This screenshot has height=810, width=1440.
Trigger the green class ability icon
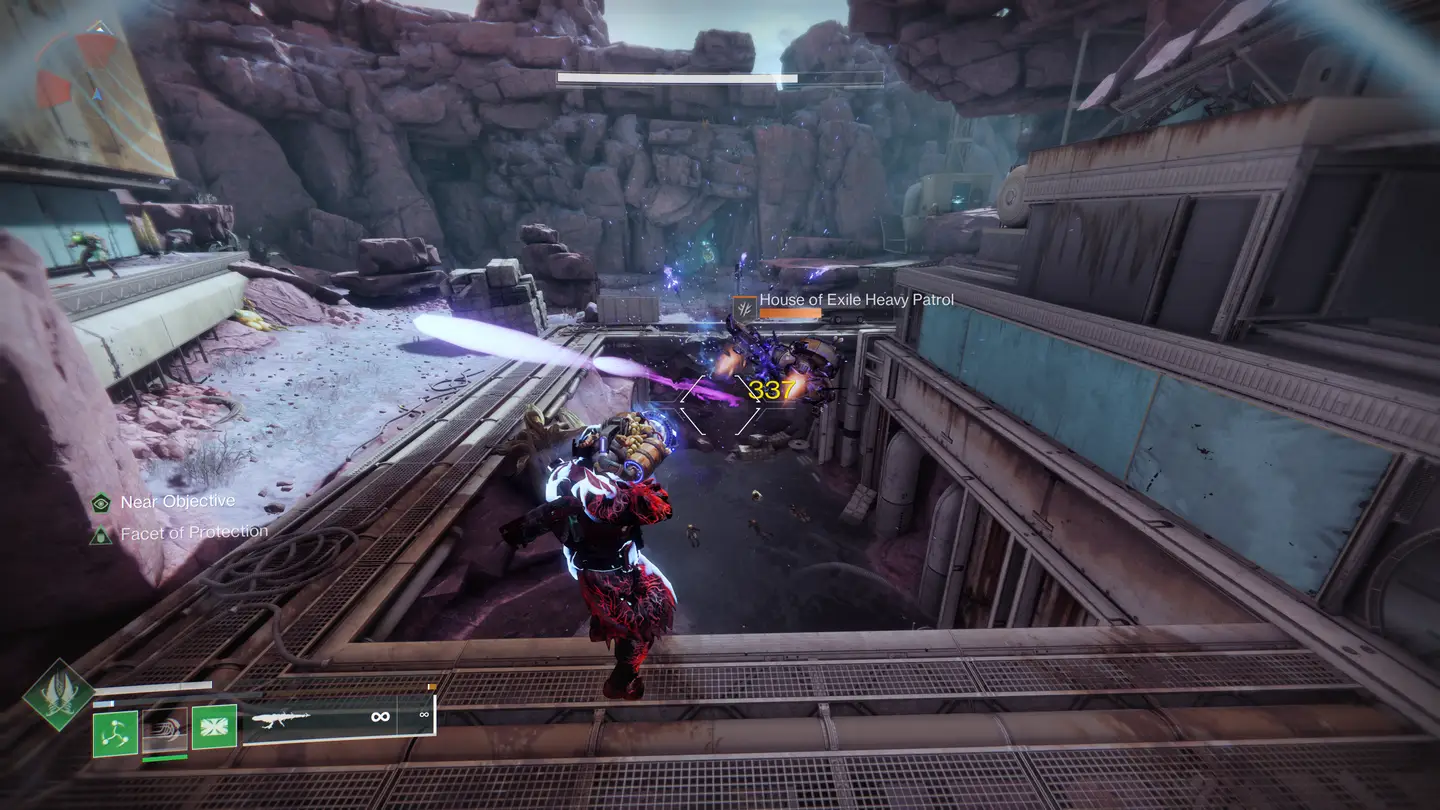(214, 727)
